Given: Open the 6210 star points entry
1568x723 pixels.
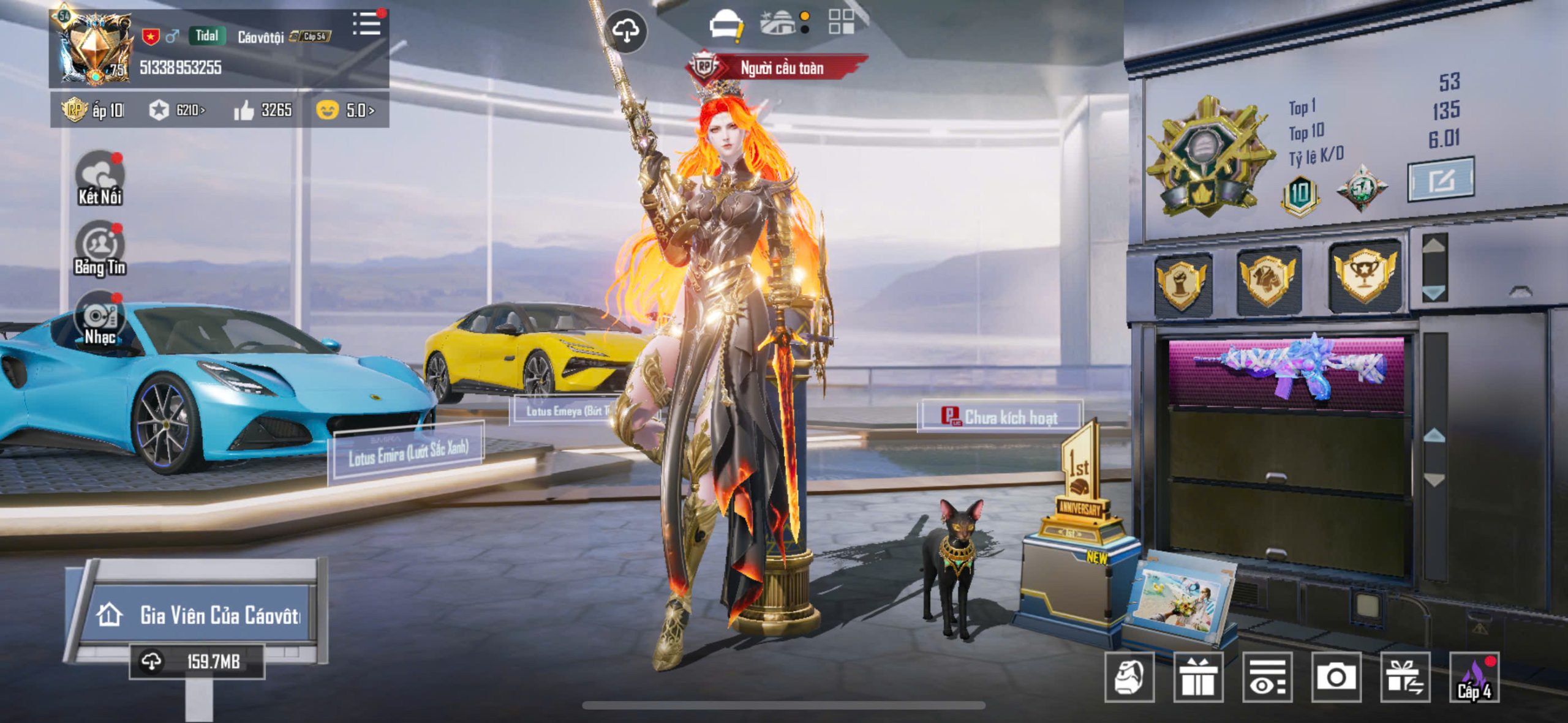Looking at the screenshot, I should pyautogui.click(x=177, y=110).
